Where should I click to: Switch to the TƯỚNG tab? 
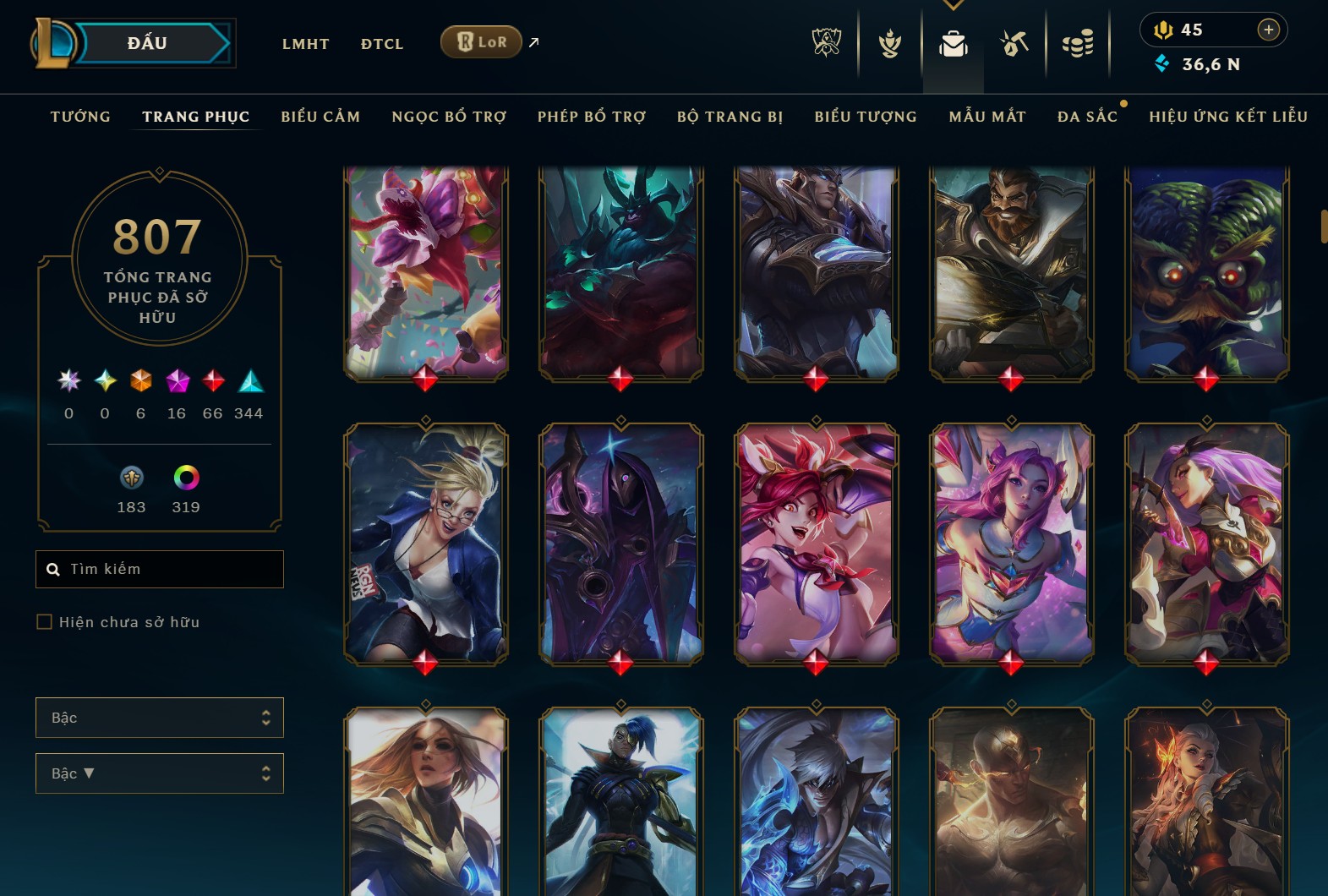79,117
